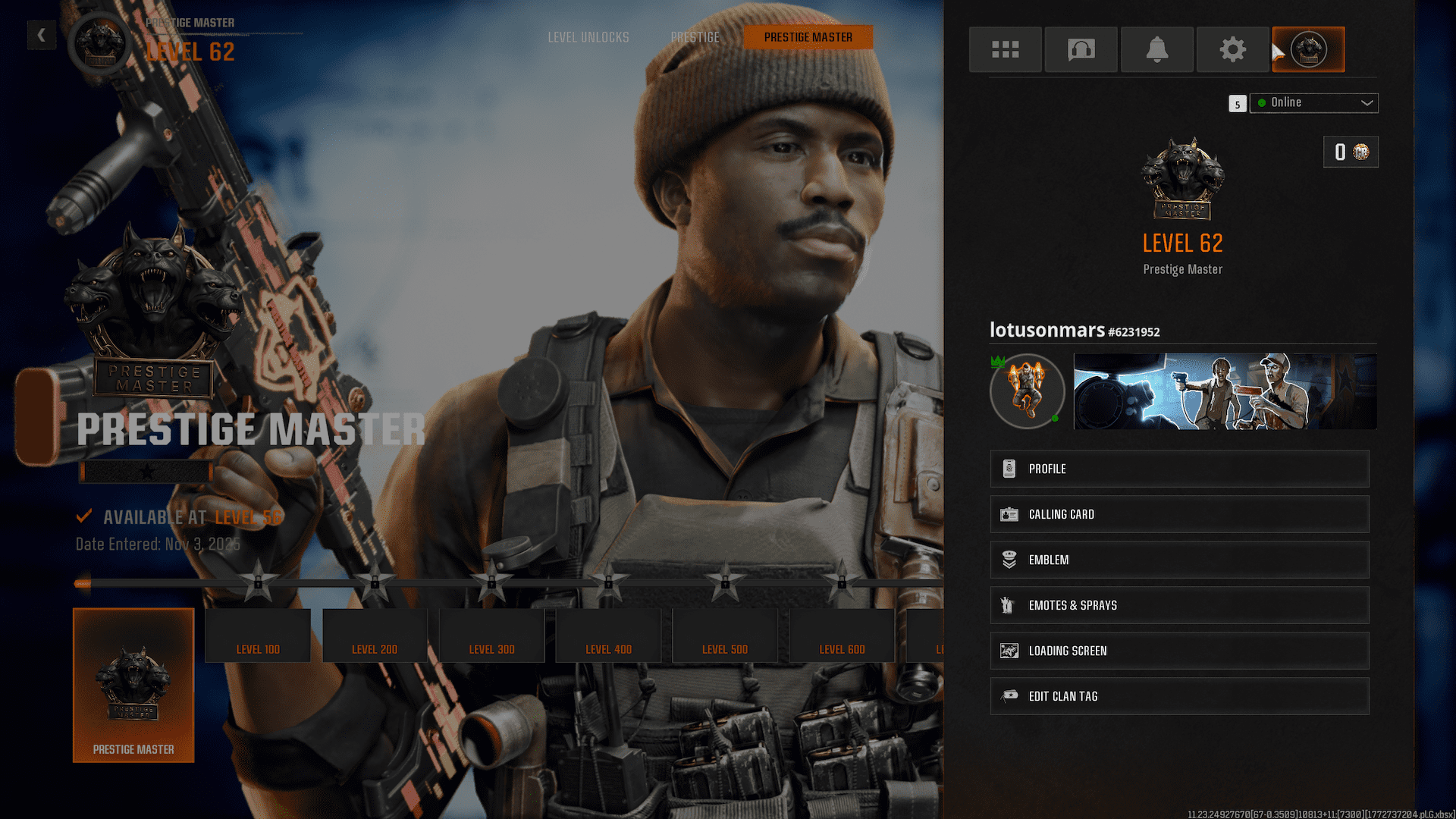Click the COD Points coin icon
This screenshot has width=1456, height=819.
click(x=1361, y=152)
